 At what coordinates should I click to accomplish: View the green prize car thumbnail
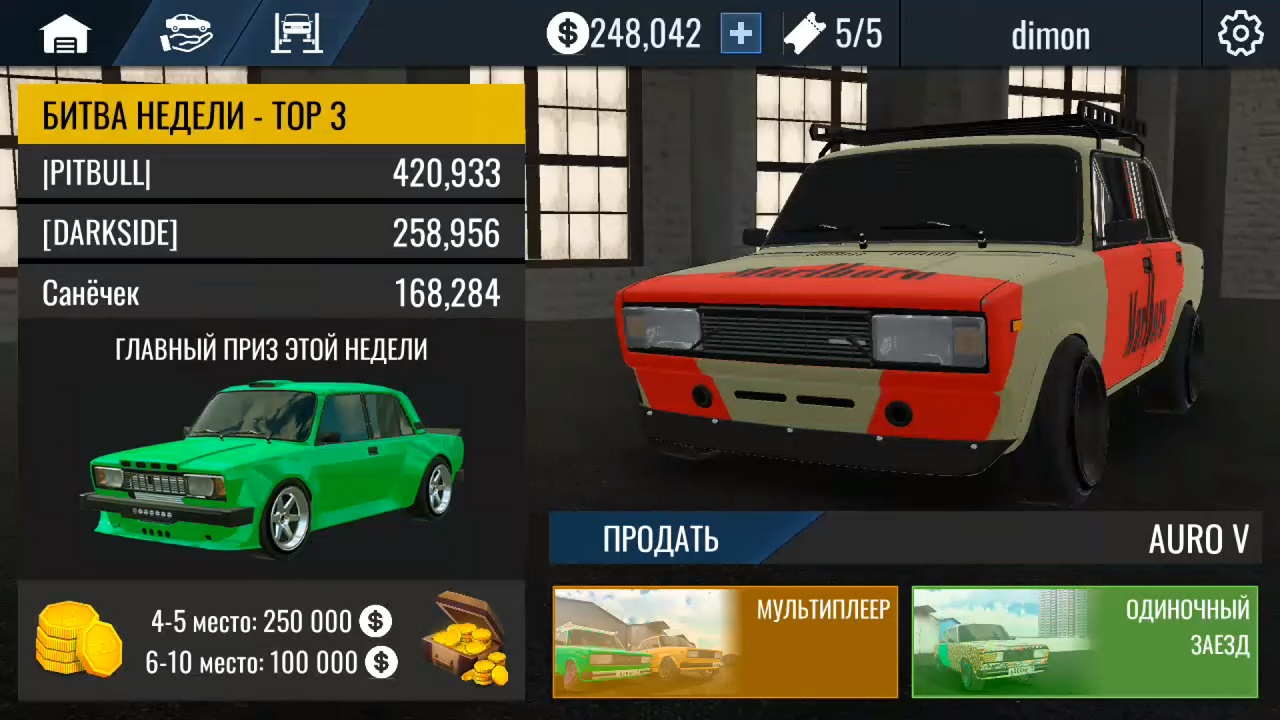click(x=271, y=465)
